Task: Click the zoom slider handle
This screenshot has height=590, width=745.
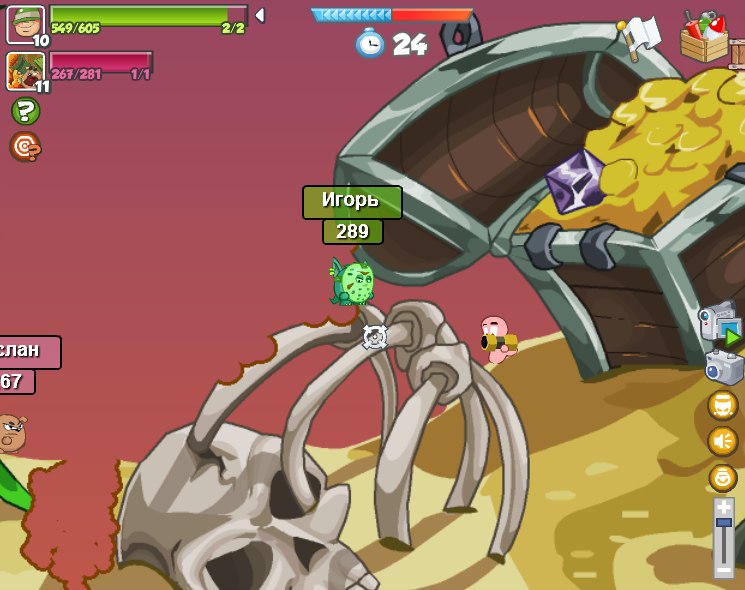Action: [x=724, y=522]
